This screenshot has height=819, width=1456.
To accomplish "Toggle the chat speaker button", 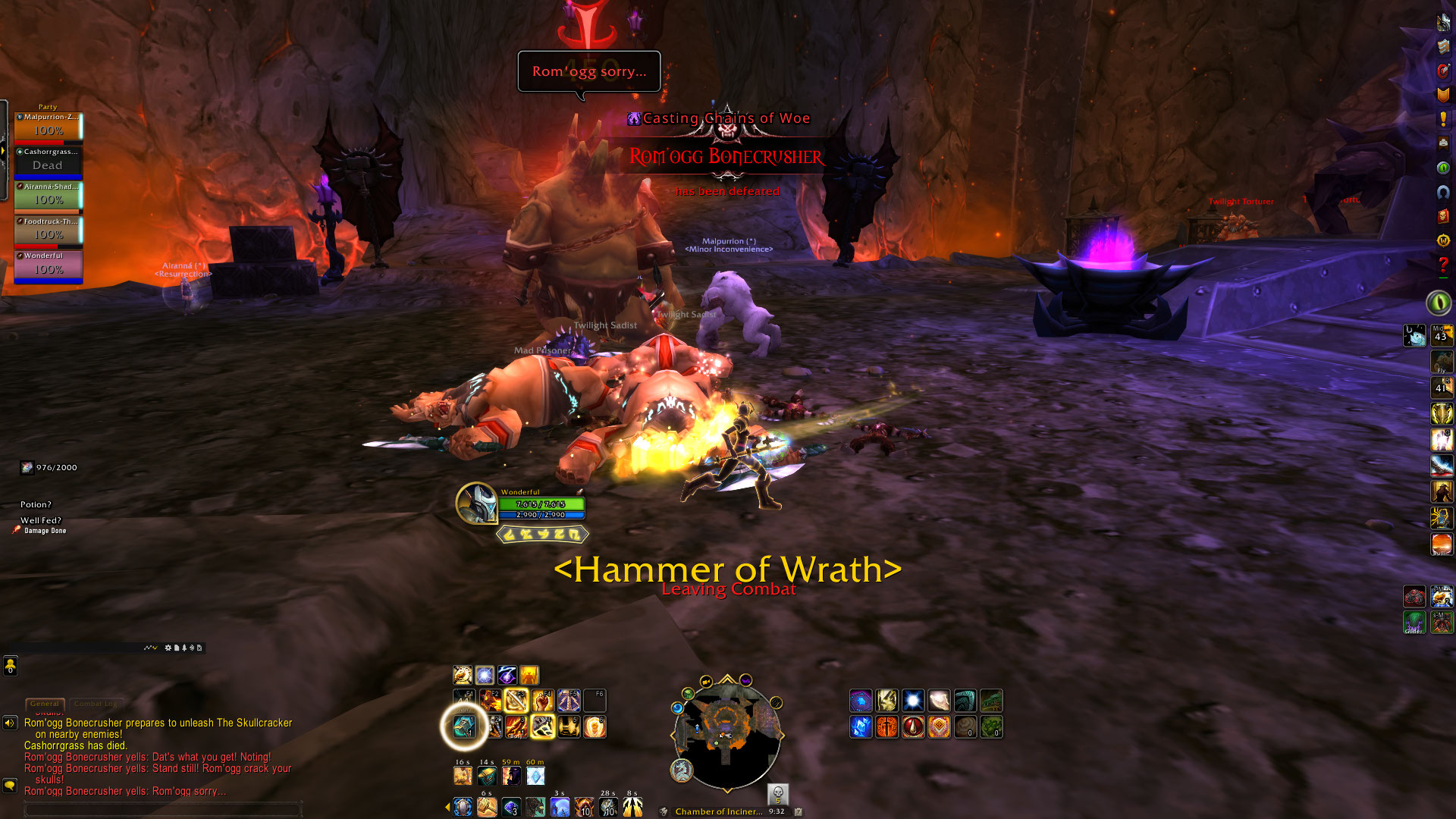I will click(x=10, y=723).
